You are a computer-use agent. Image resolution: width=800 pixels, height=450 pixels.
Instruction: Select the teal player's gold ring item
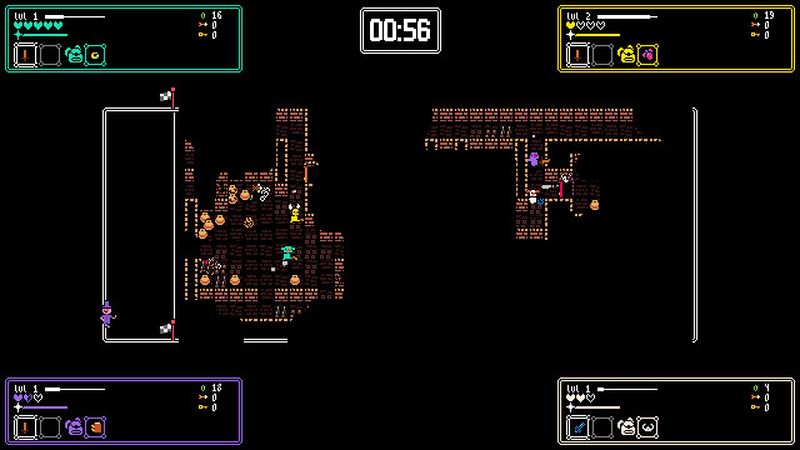point(96,55)
